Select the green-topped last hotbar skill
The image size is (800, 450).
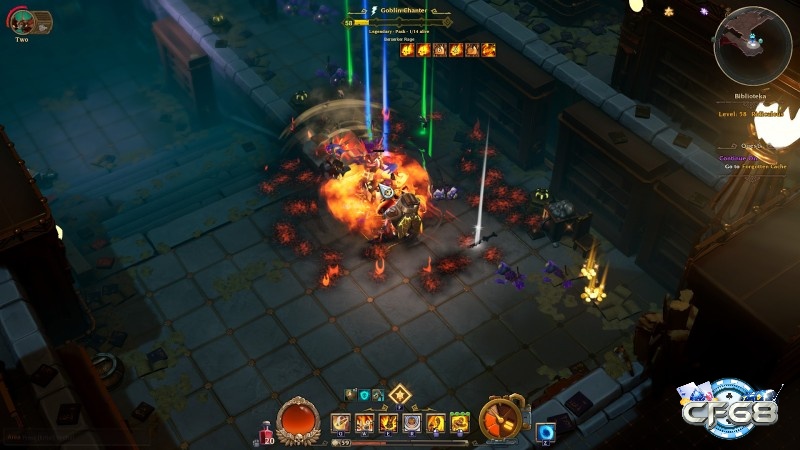459,422
